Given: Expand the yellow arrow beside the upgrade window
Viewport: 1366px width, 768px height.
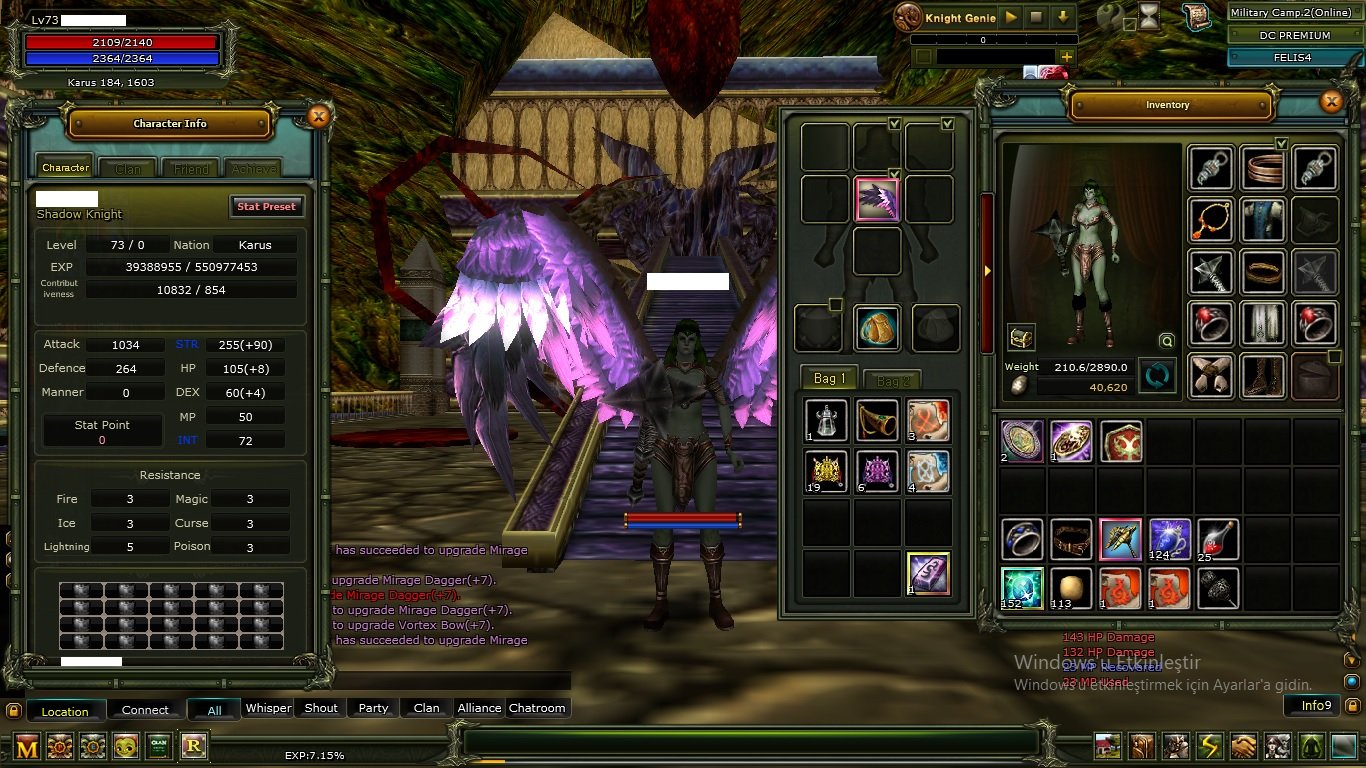Looking at the screenshot, I should [987, 270].
